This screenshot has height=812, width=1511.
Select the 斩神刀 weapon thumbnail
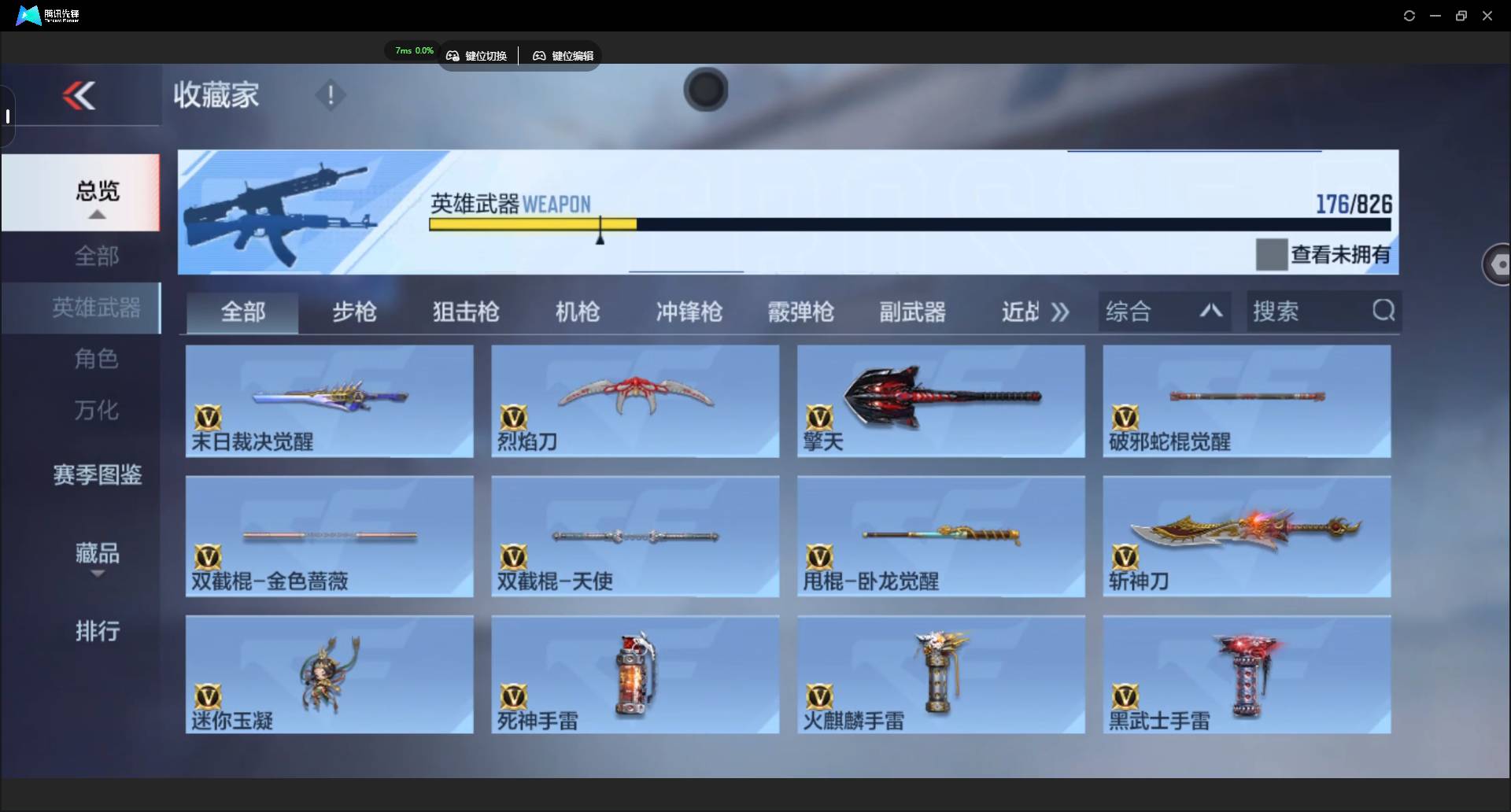1246,535
